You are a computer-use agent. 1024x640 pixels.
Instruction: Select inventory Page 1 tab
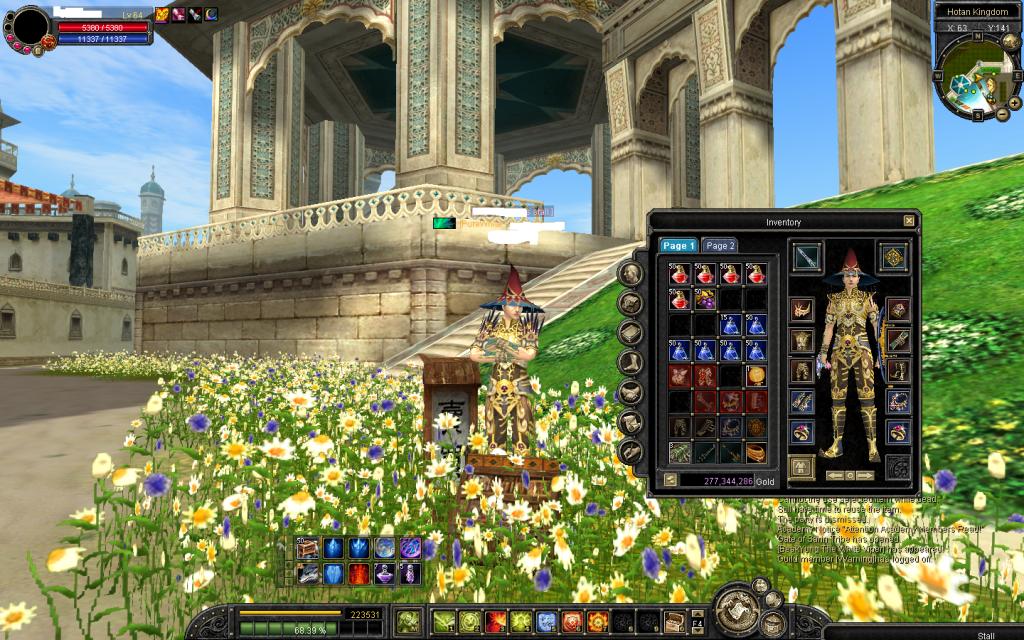click(x=677, y=245)
